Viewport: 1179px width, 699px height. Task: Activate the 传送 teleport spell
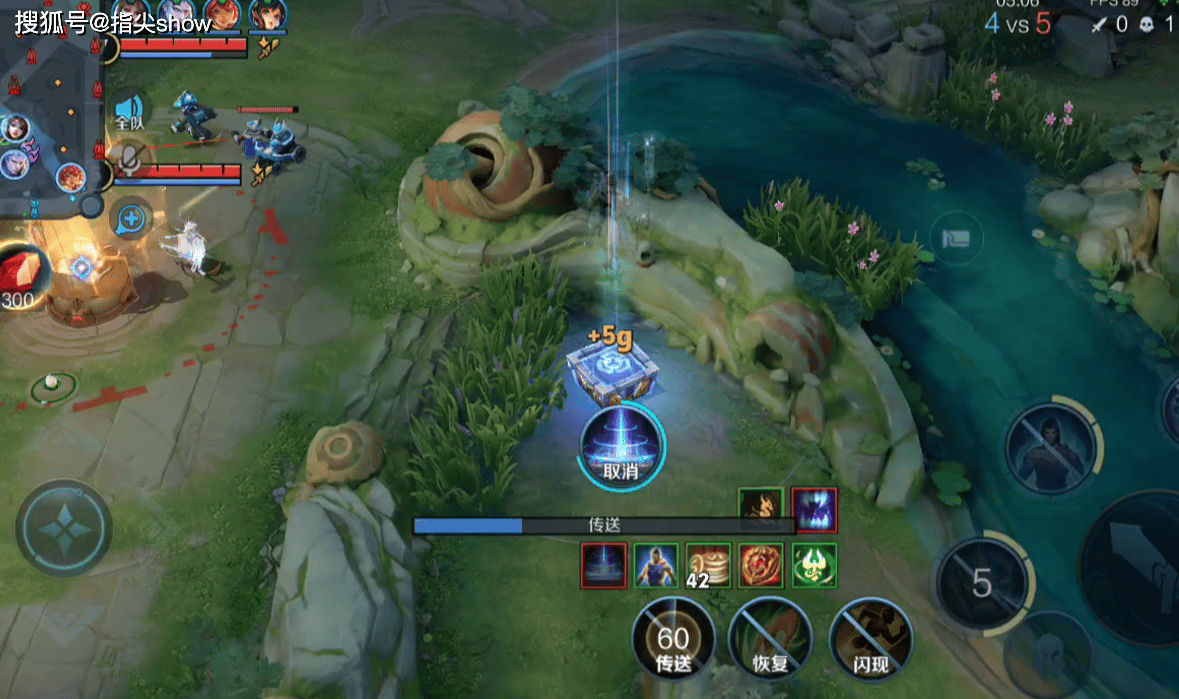coord(672,638)
